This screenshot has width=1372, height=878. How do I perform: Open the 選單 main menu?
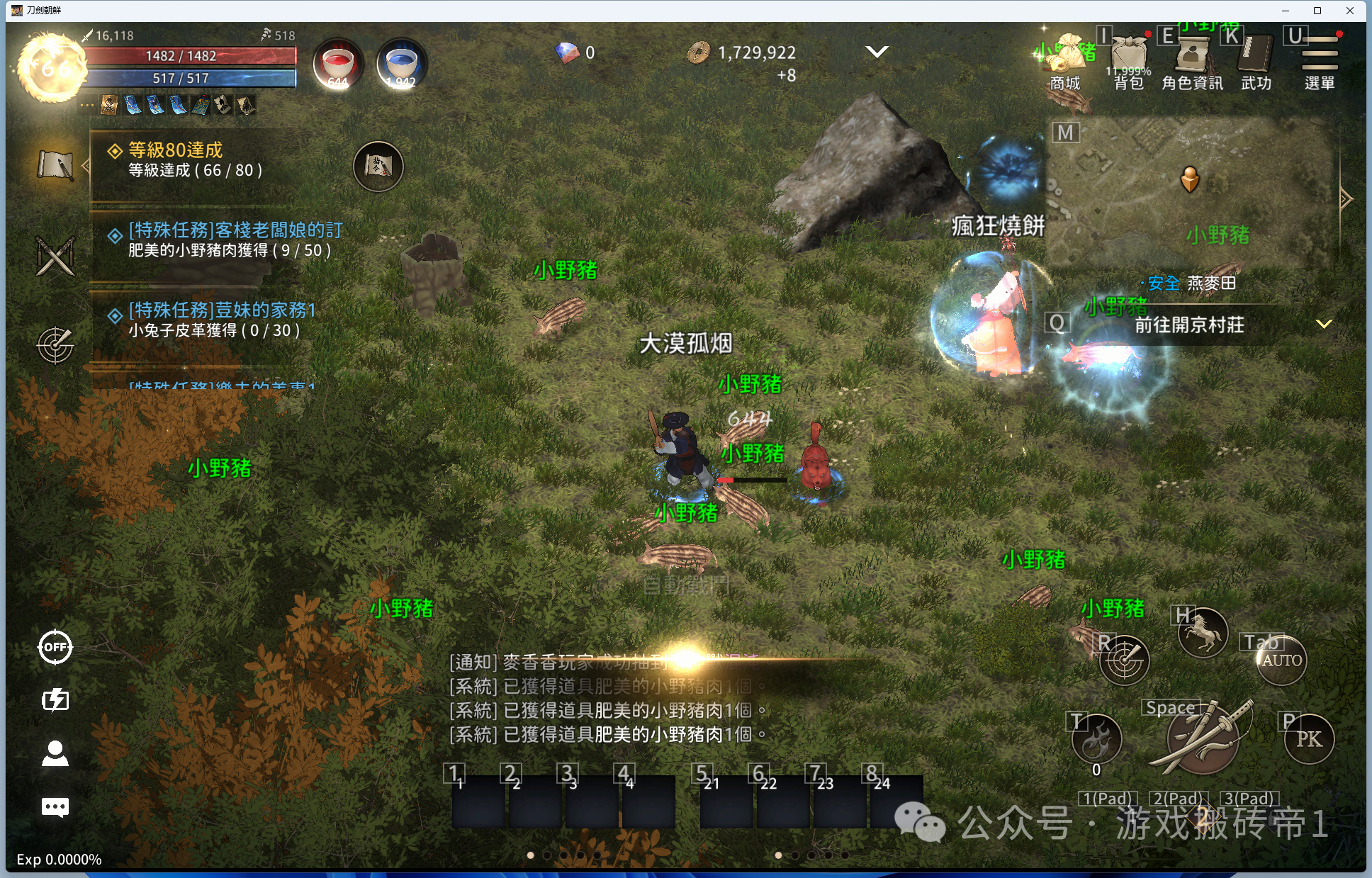(x=1319, y=62)
